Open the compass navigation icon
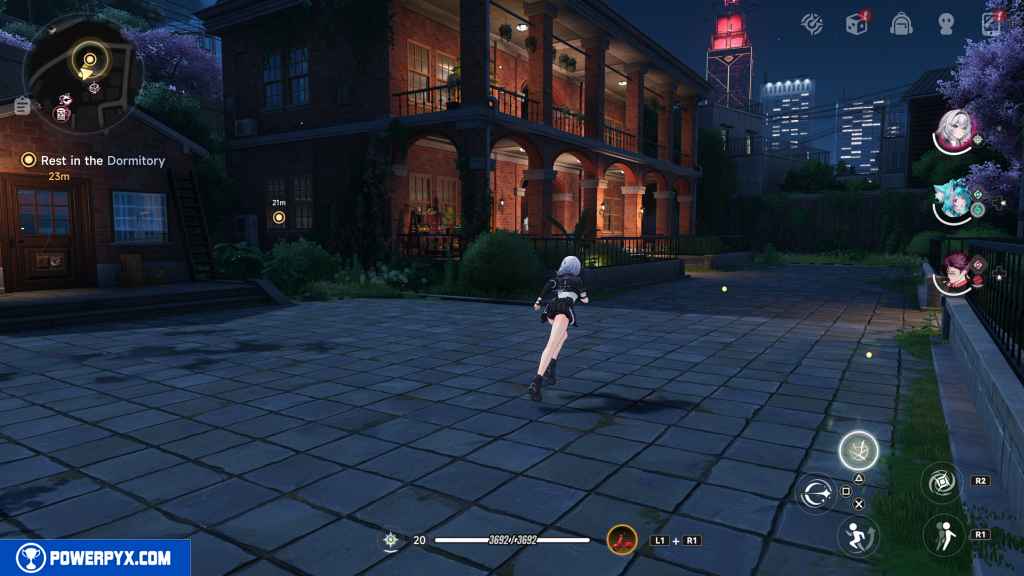 (815, 23)
